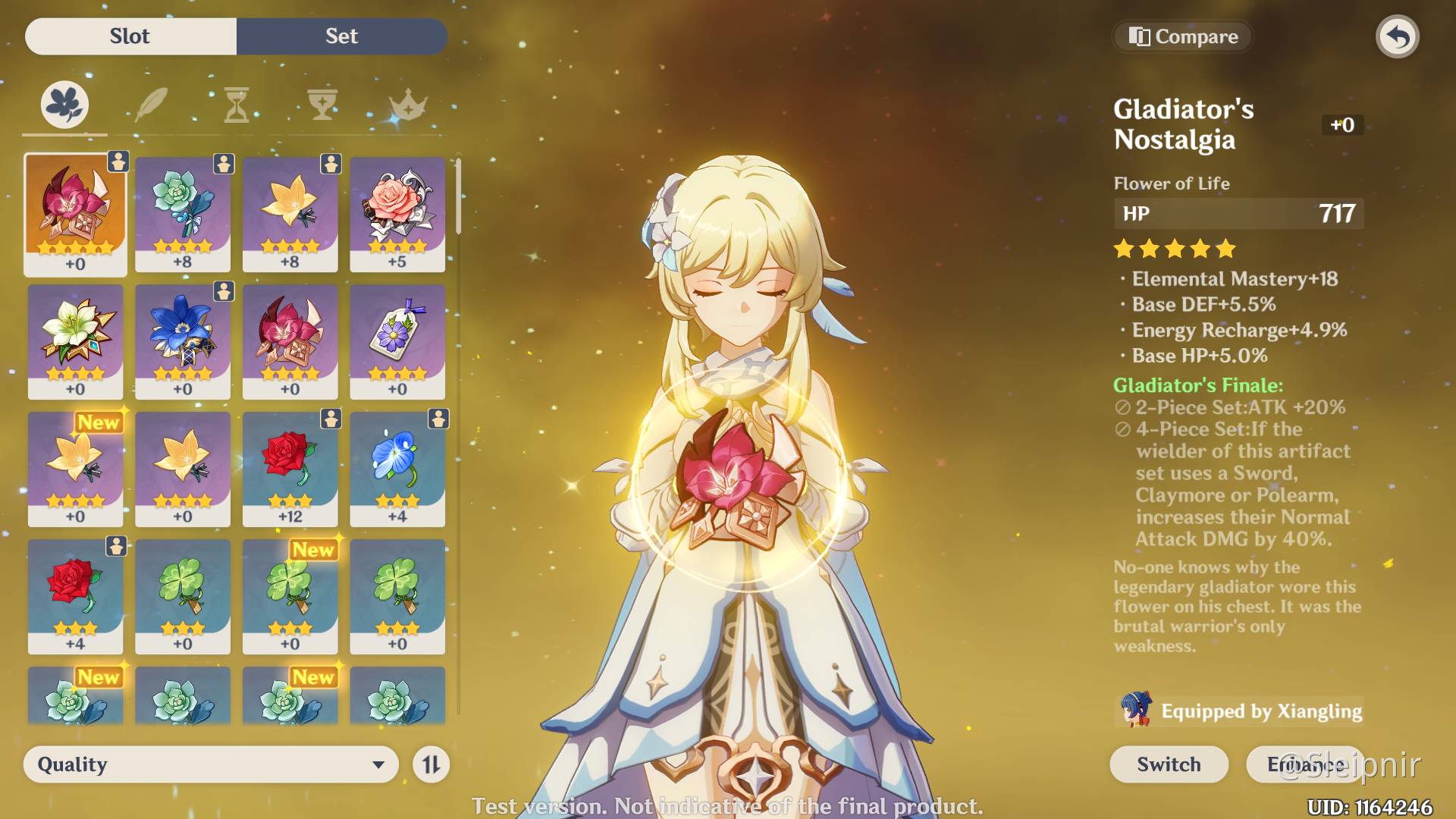Go back with the return arrow

pos(1398,36)
